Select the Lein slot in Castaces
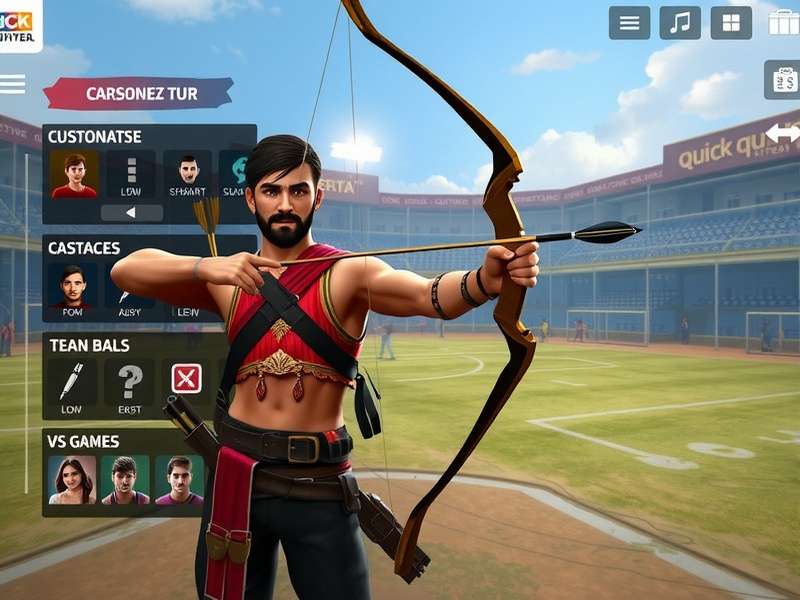Screen dimensions: 800x600 pos(188,290)
